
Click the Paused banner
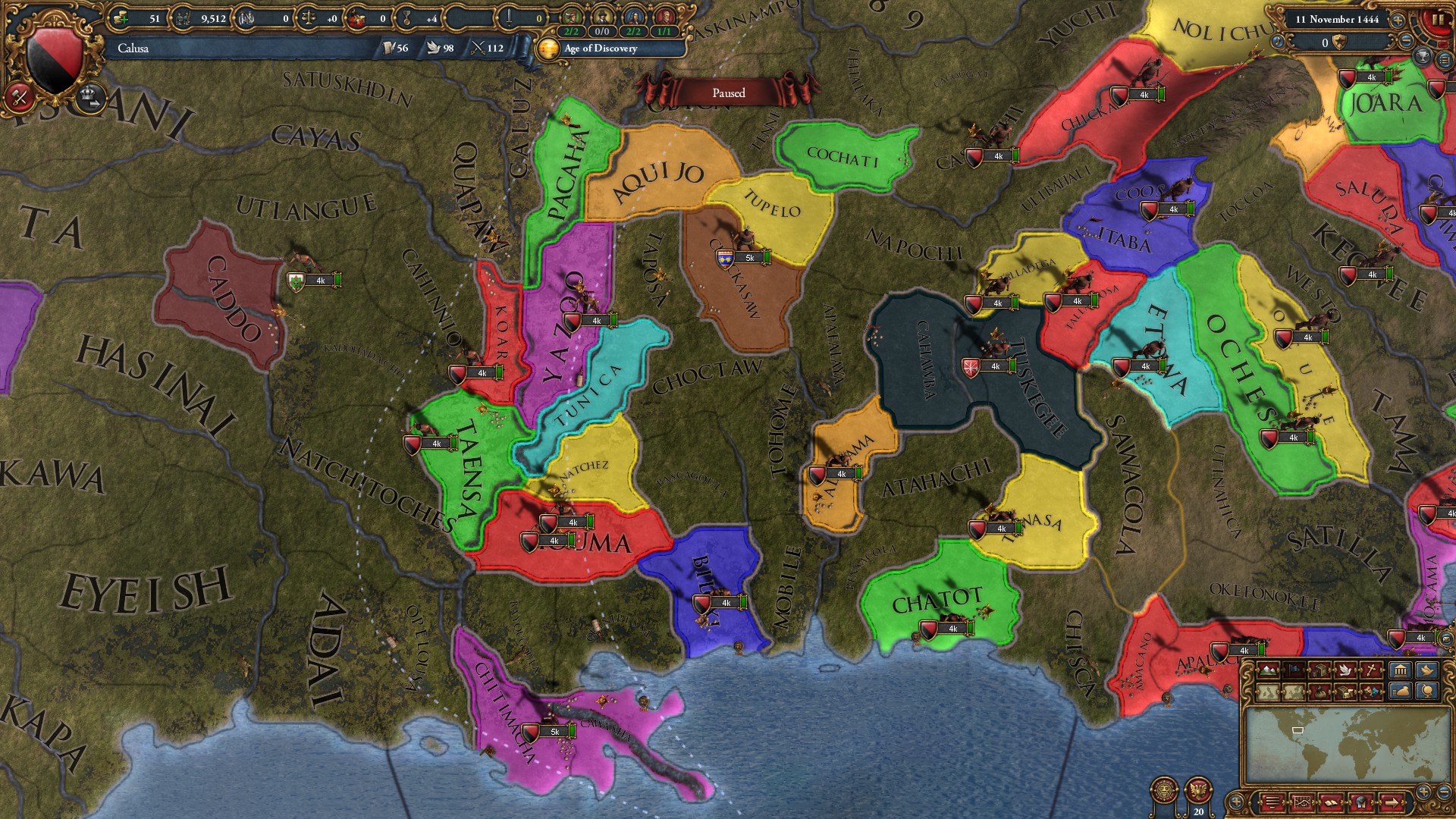click(x=730, y=92)
